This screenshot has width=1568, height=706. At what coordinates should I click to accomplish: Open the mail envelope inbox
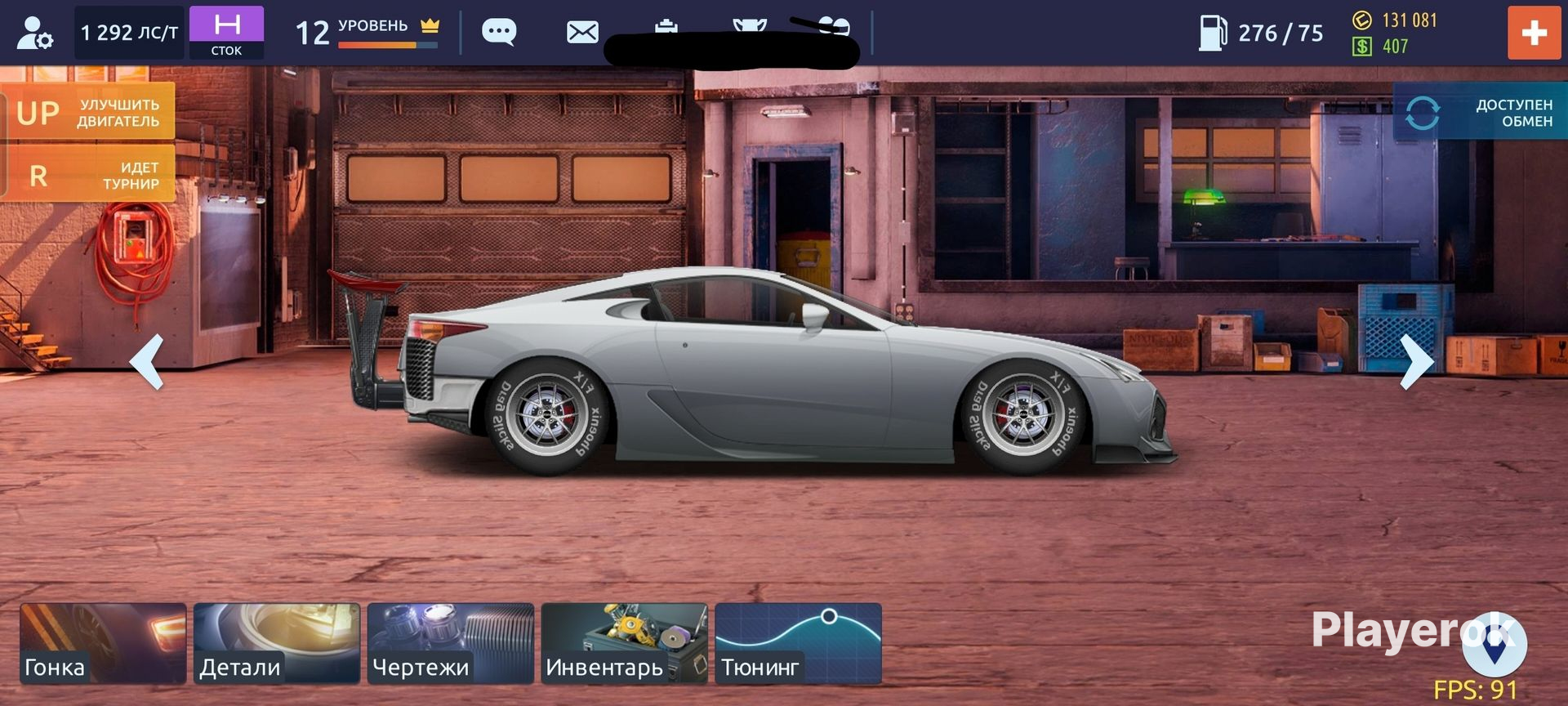pos(582,33)
